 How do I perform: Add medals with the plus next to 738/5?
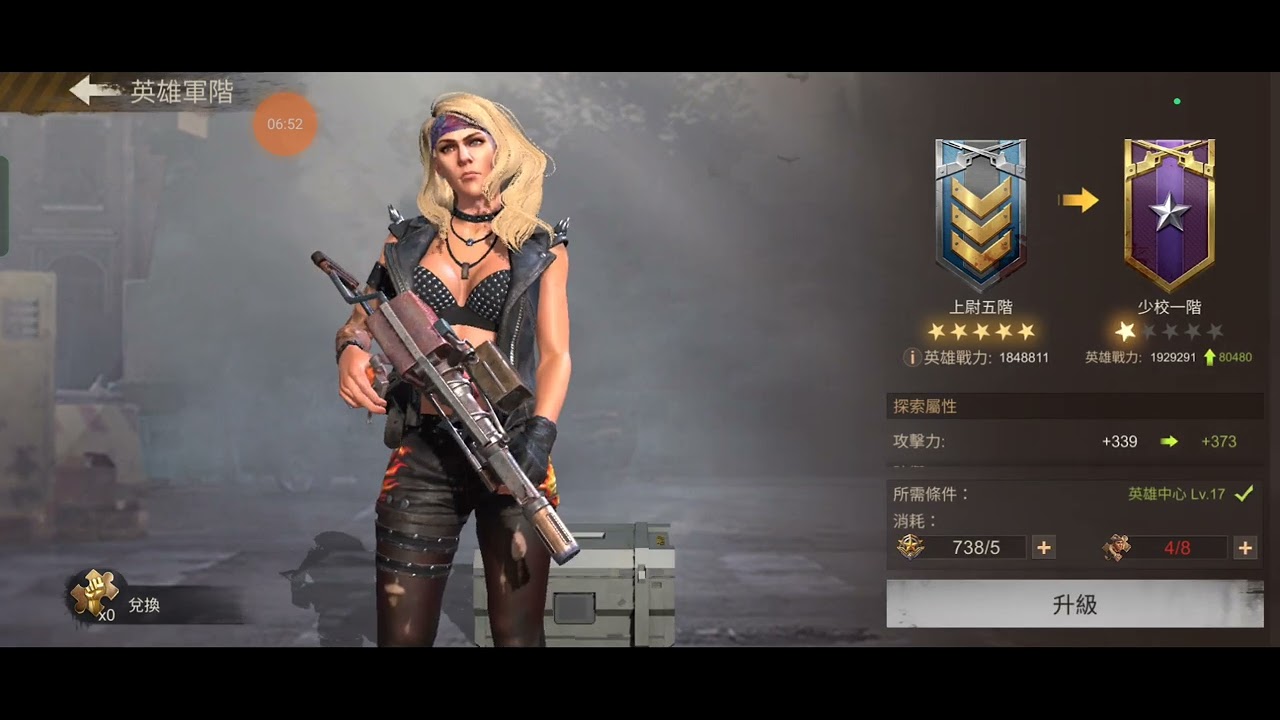(x=1043, y=547)
